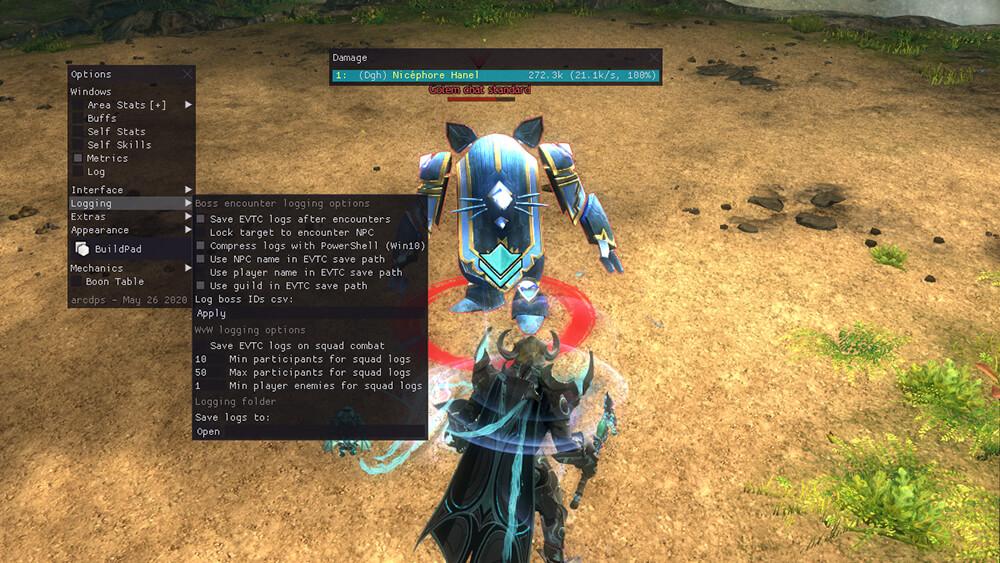Open the logging folder
The width and height of the screenshot is (1000, 563).
point(209,432)
